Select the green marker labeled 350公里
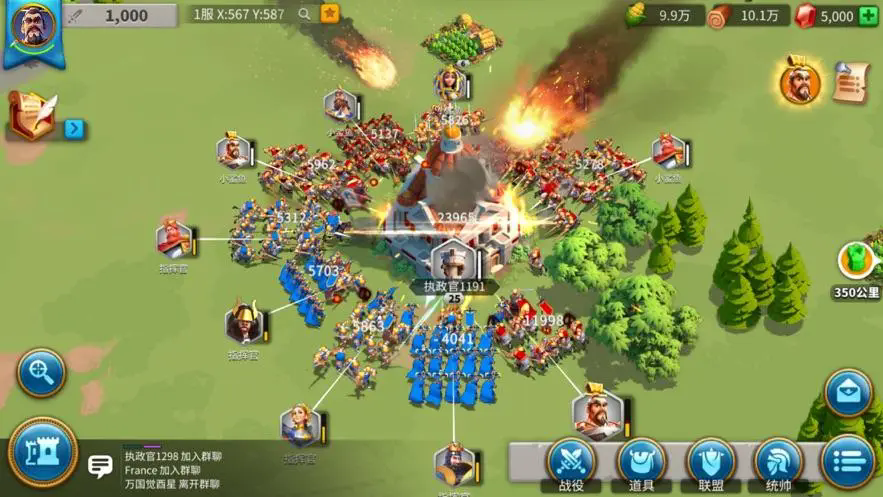 (855, 262)
